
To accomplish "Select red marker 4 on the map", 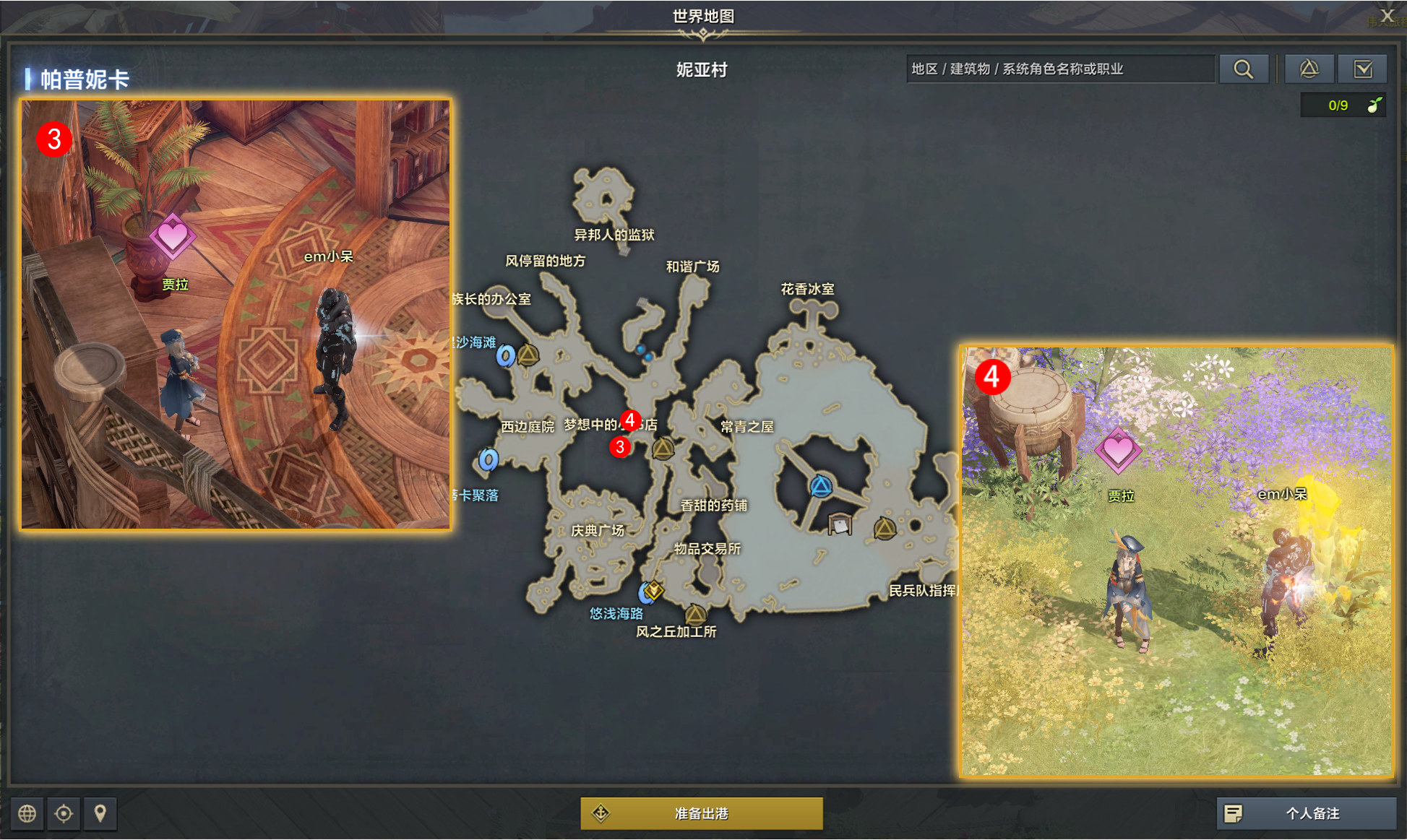I will pos(630,420).
